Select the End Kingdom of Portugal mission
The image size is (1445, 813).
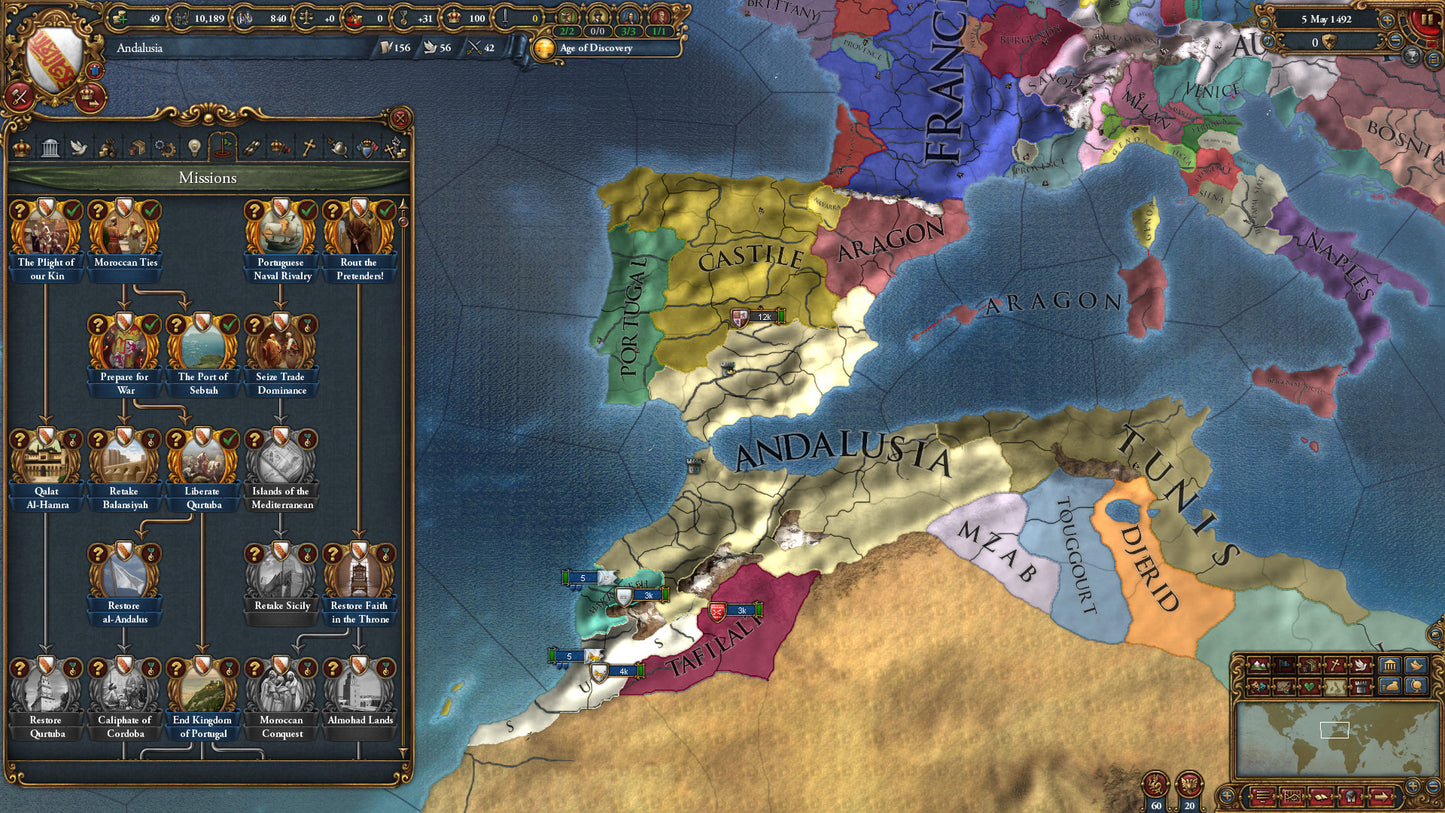[x=203, y=690]
